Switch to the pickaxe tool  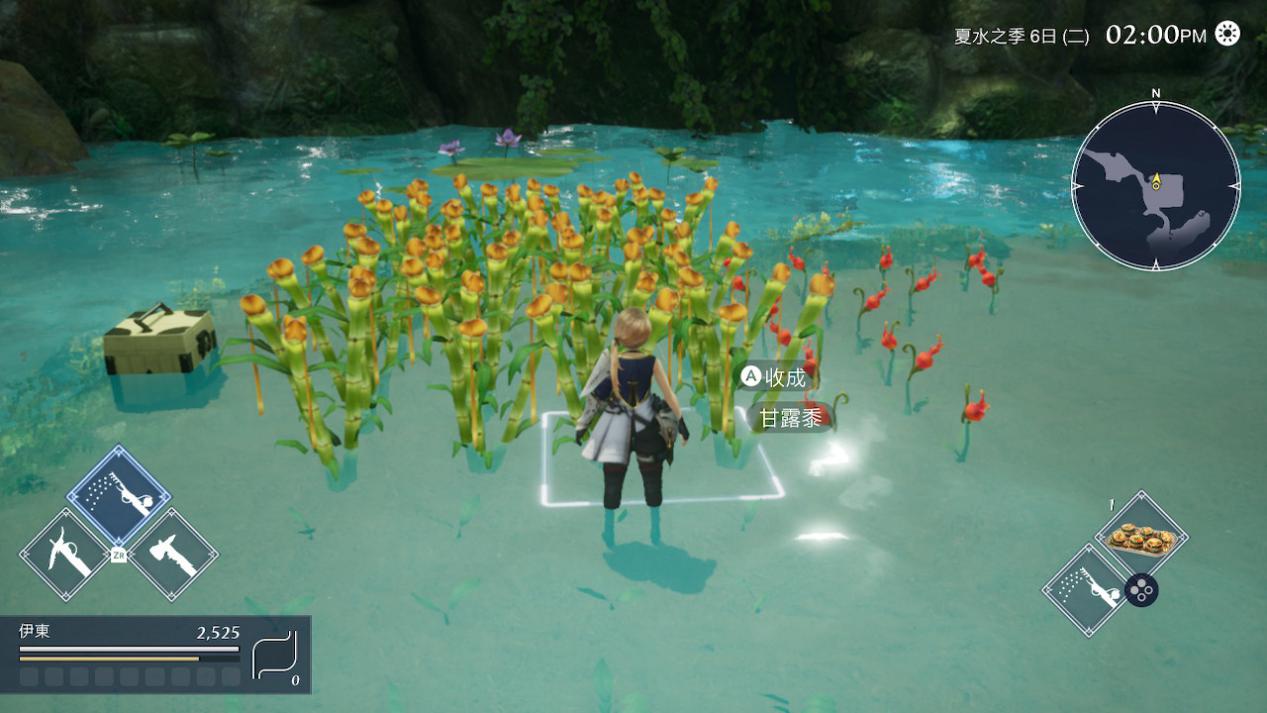pos(65,554)
